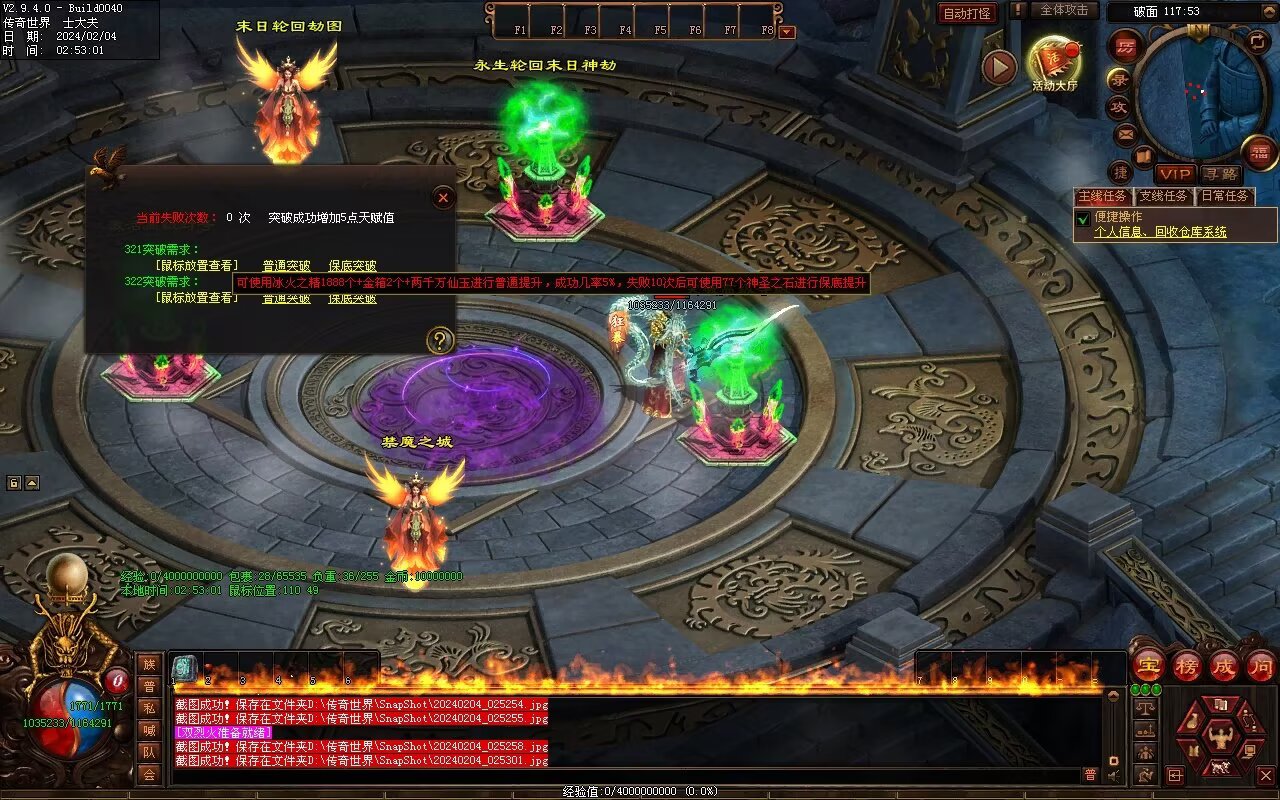The image size is (1280, 800).
Task: Toggle 自动打怪 auto-fight button
Action: click(x=968, y=13)
